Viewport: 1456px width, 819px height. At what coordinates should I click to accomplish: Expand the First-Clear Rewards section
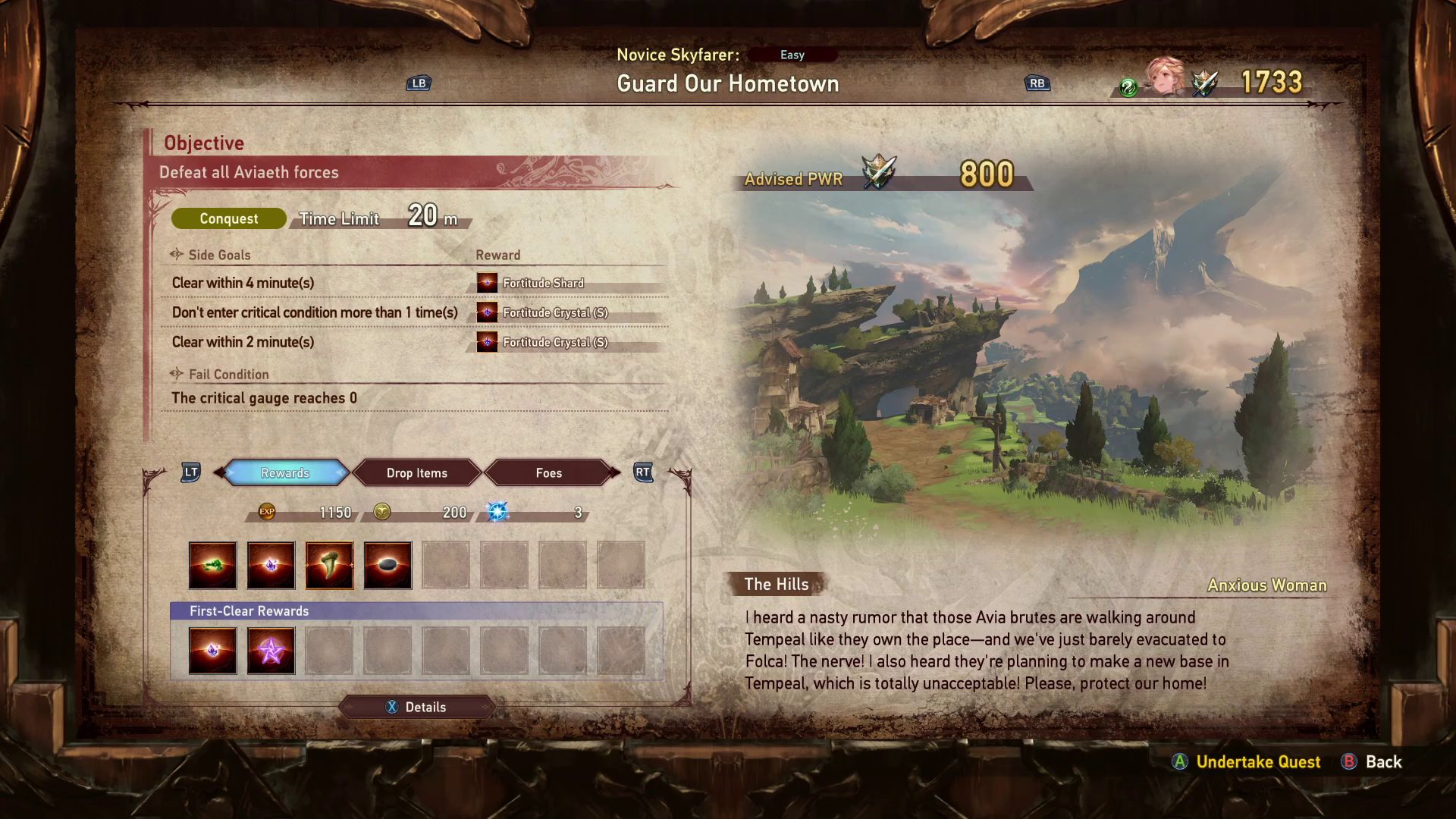[x=250, y=610]
